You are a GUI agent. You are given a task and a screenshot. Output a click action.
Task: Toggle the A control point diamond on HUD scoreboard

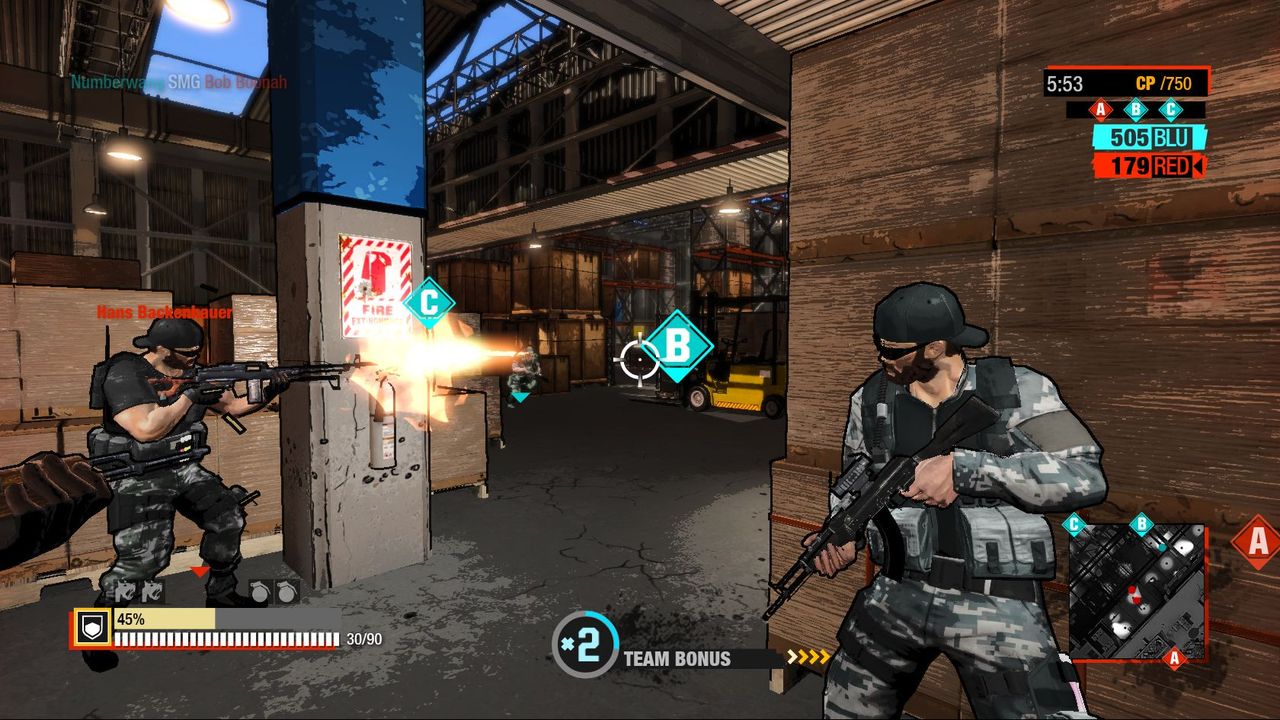1100,110
